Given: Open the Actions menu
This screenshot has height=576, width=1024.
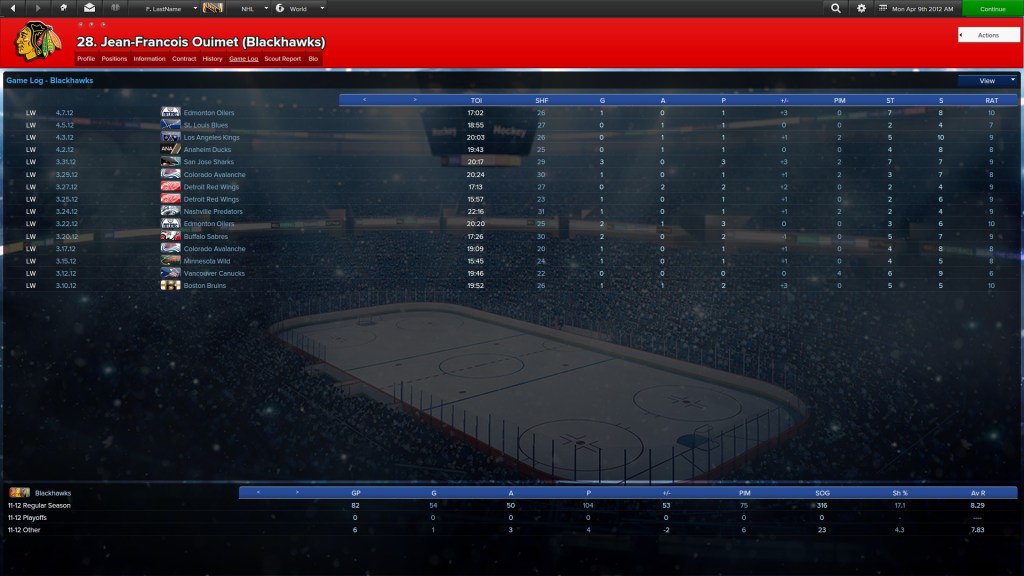Looking at the screenshot, I should (x=988, y=35).
